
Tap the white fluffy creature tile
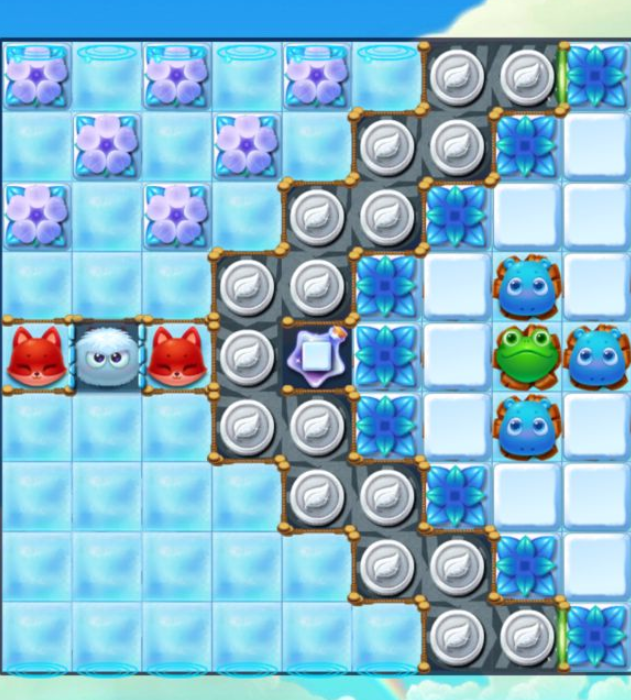pos(107,356)
